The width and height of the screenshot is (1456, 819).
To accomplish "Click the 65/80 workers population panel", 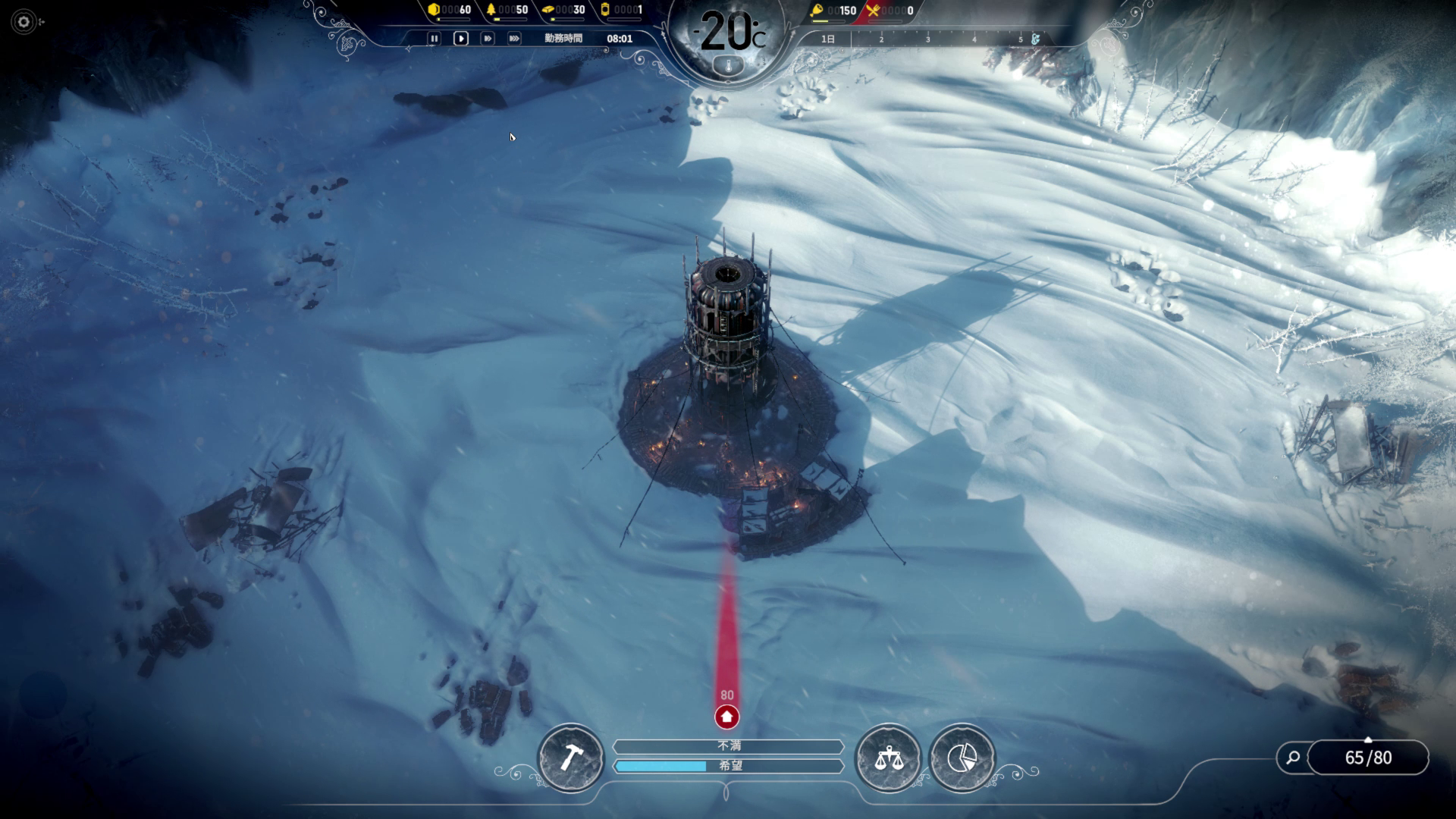I will tap(1368, 758).
